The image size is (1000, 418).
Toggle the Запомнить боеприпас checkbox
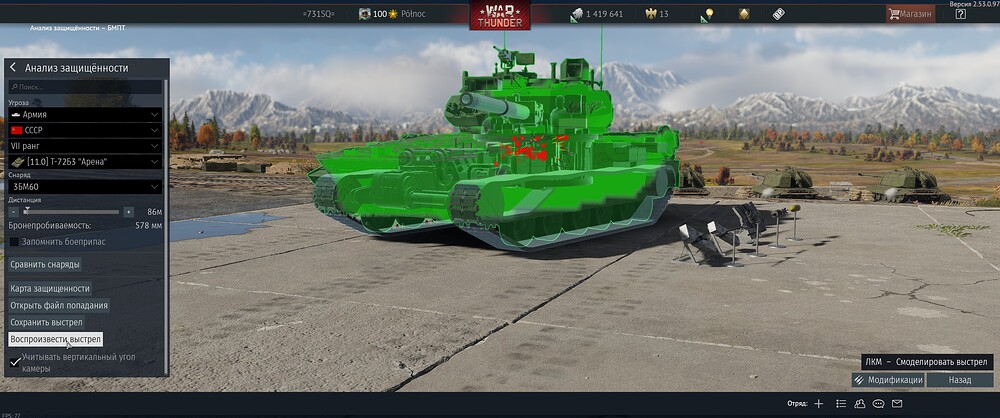coord(14,242)
